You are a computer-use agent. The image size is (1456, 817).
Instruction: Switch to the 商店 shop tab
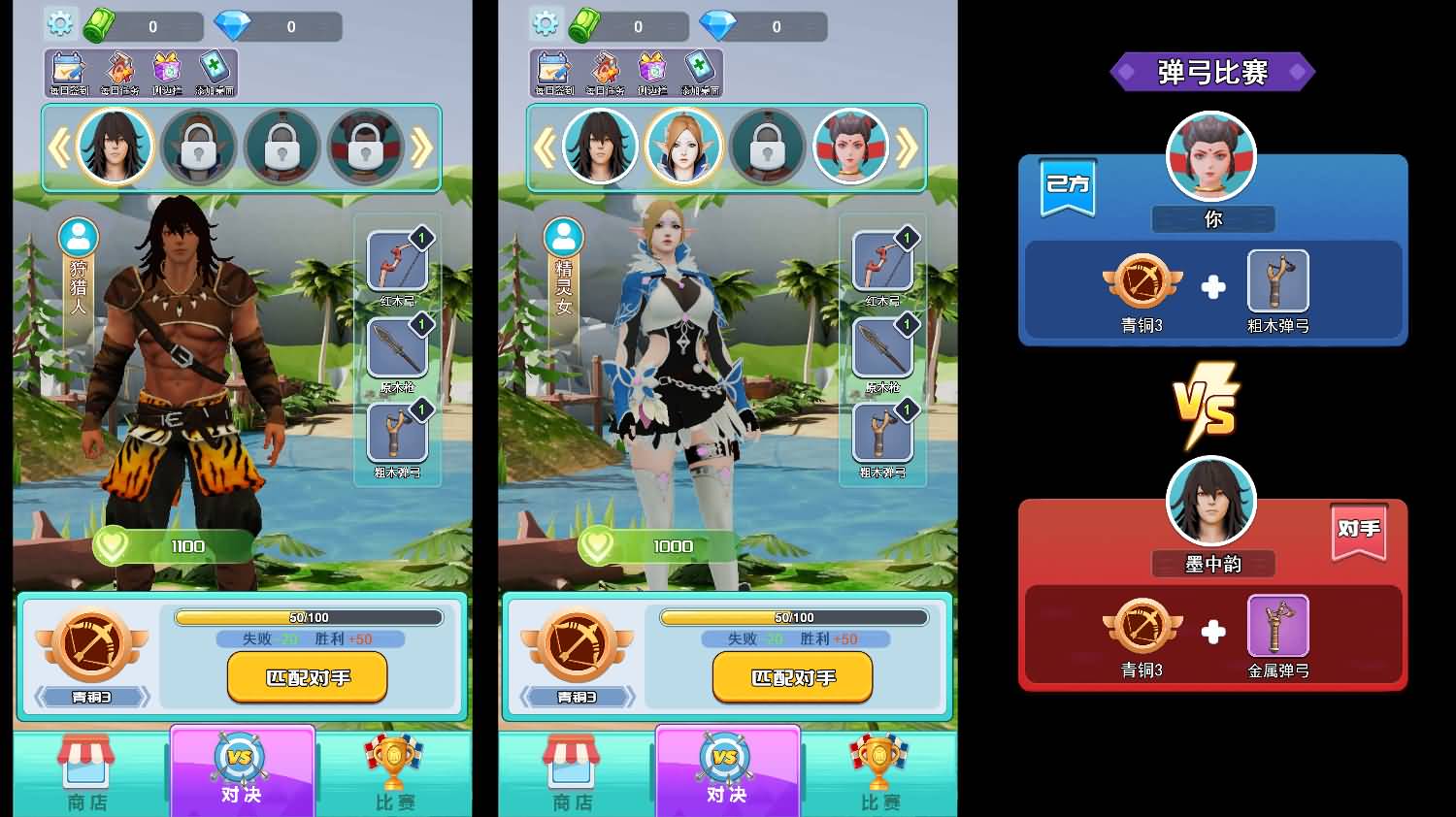(85, 771)
